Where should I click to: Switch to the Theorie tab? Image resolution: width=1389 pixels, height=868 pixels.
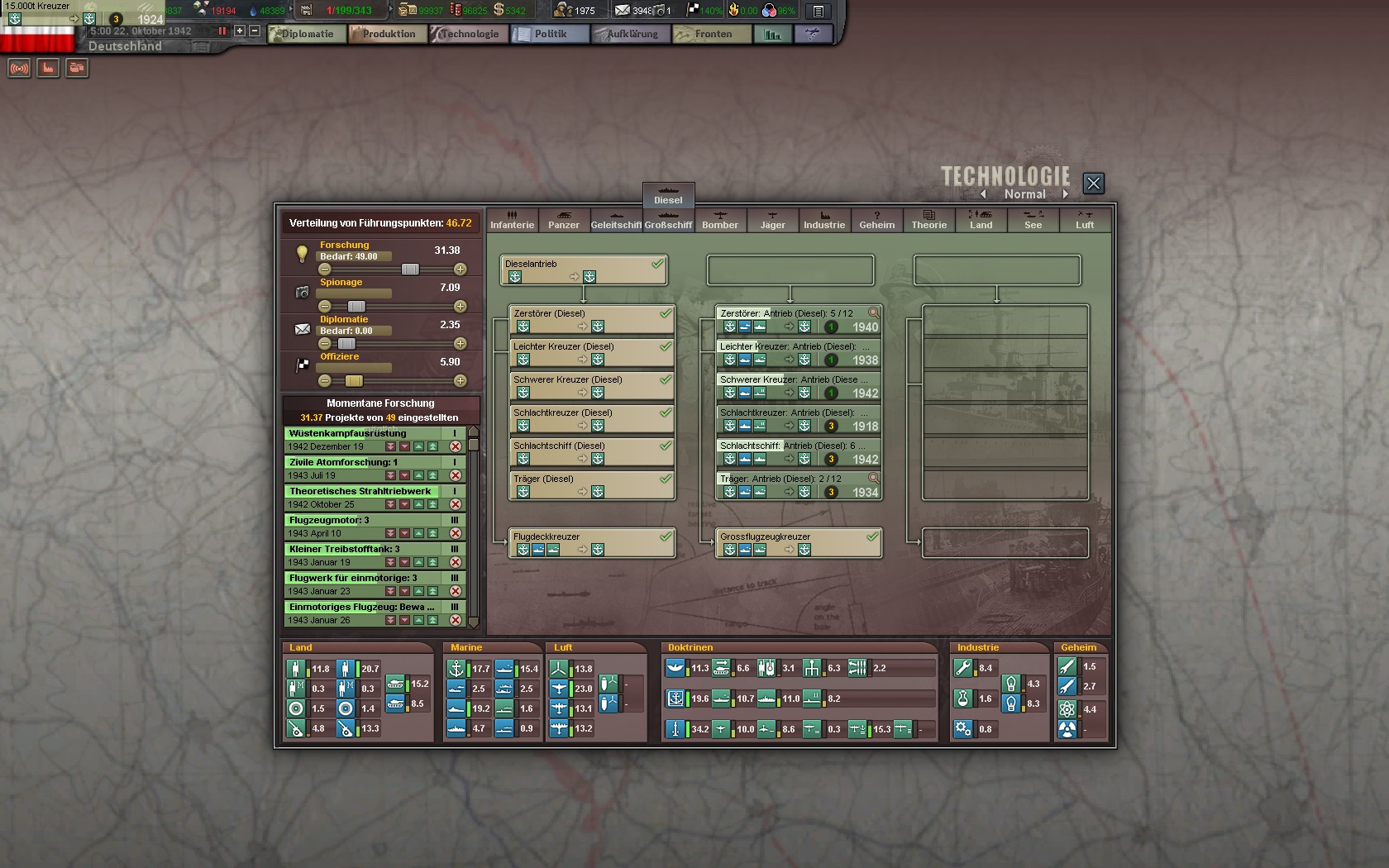click(x=929, y=220)
